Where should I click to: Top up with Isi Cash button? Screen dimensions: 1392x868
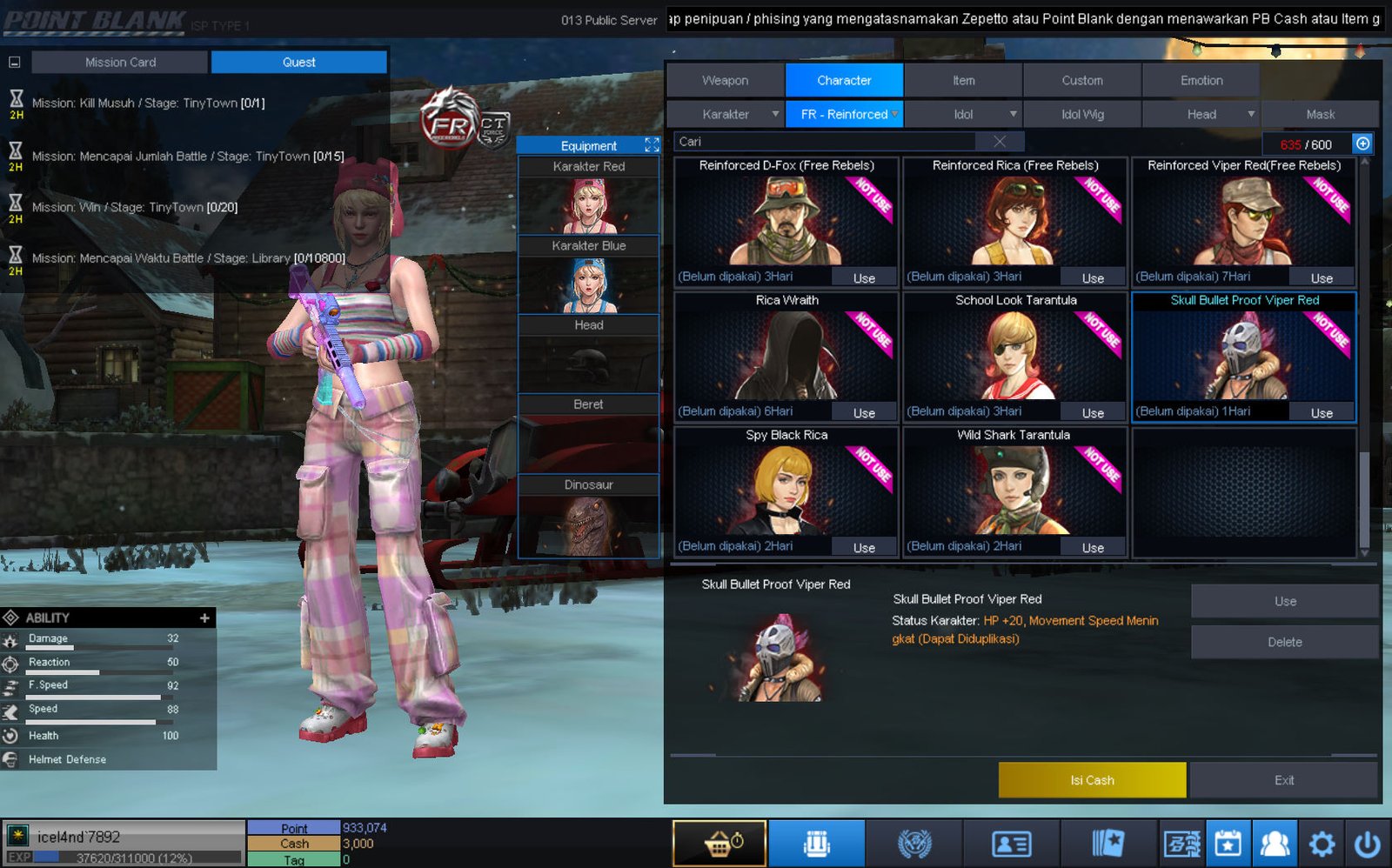[x=1092, y=780]
